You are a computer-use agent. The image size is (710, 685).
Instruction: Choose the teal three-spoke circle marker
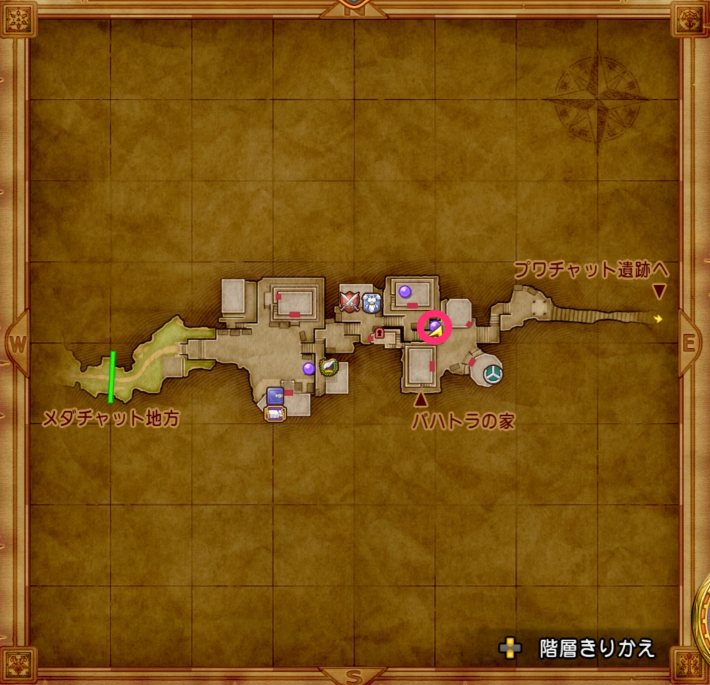(493, 374)
